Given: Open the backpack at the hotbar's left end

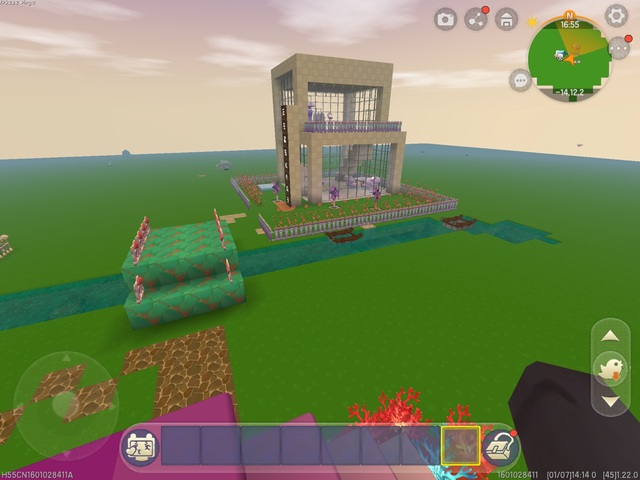Looking at the screenshot, I should [x=139, y=447].
